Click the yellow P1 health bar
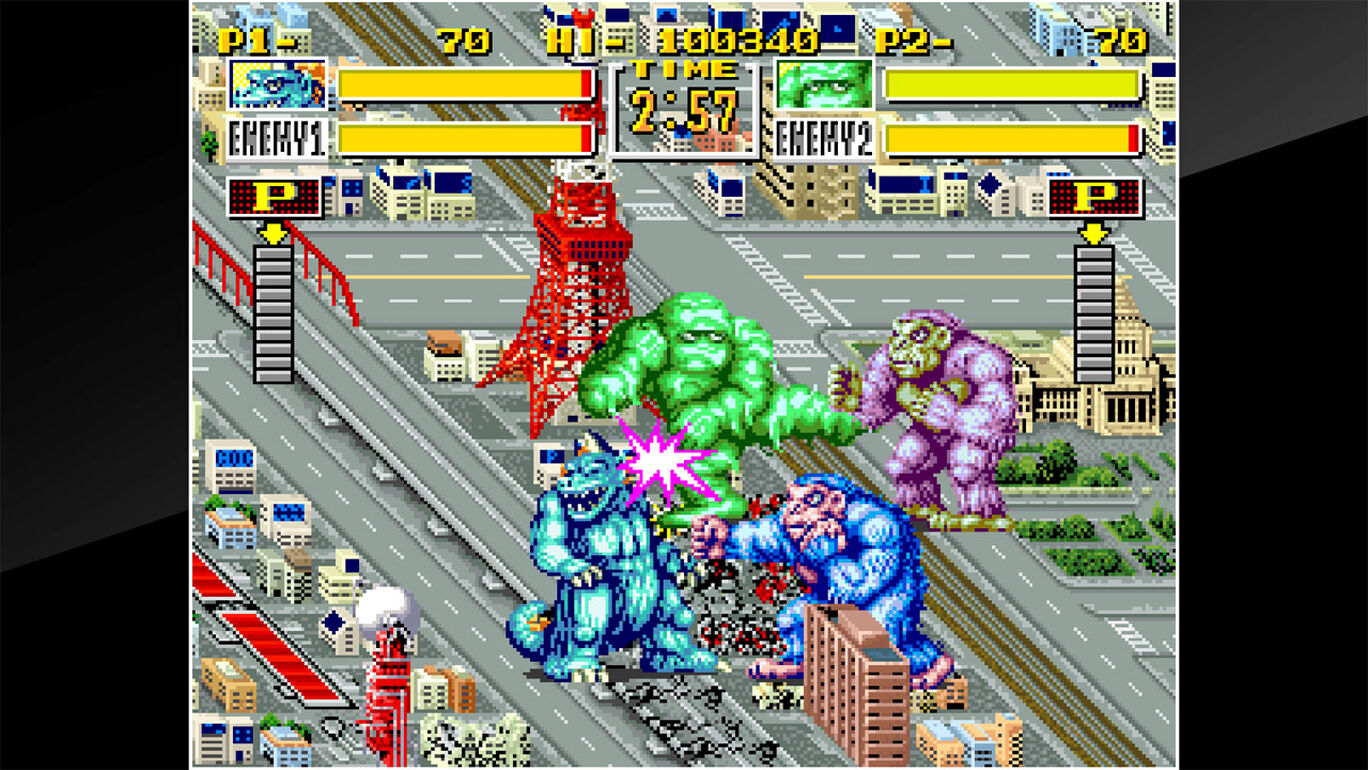The image size is (1368, 770). click(460, 85)
